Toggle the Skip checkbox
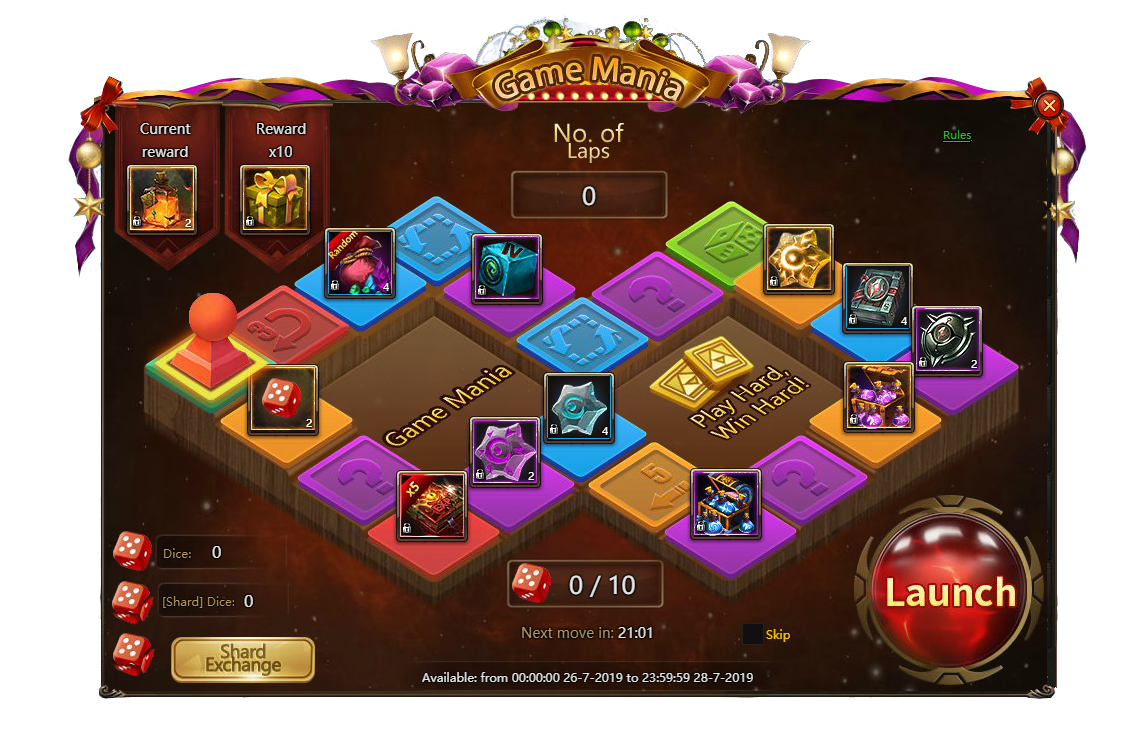 click(753, 634)
